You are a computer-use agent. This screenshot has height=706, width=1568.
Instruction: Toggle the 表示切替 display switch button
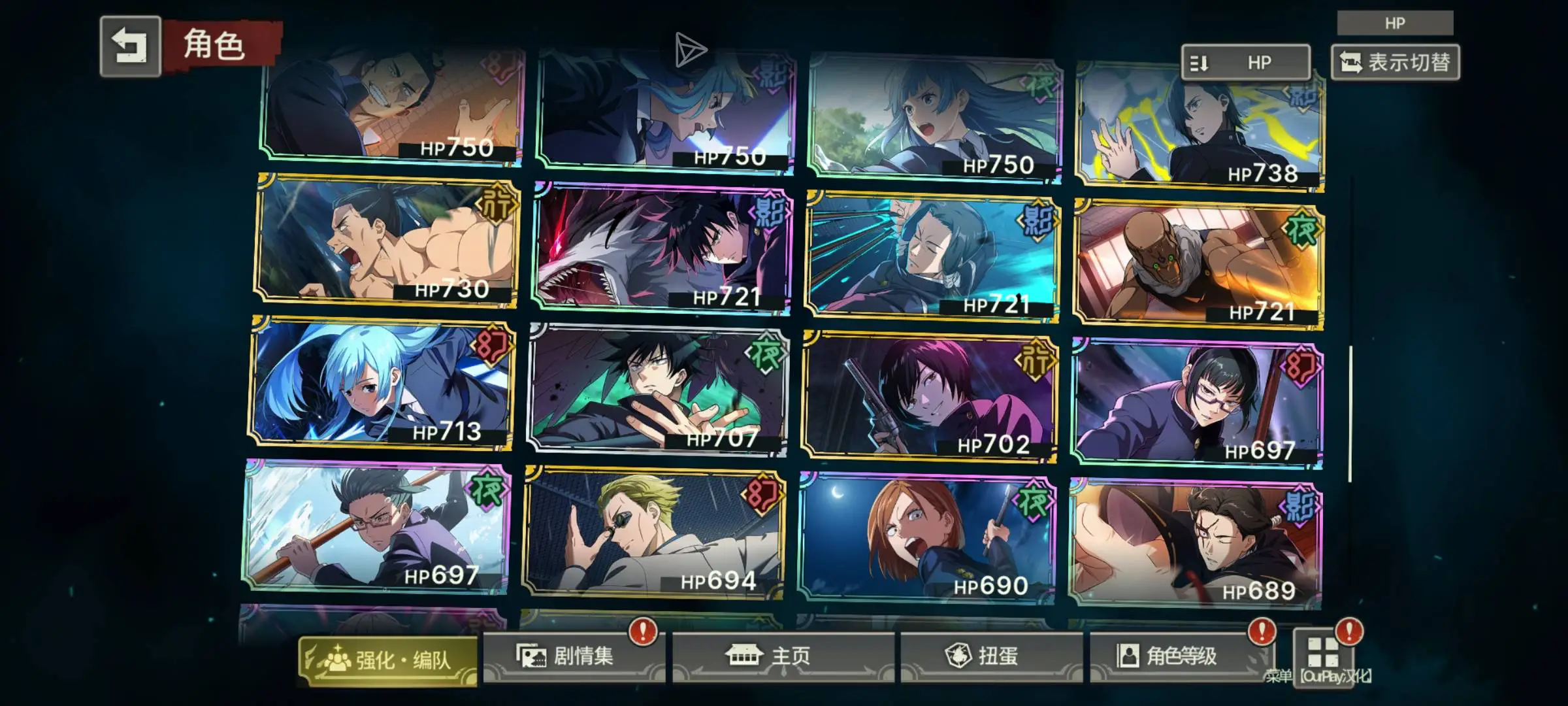pyautogui.click(x=1395, y=63)
